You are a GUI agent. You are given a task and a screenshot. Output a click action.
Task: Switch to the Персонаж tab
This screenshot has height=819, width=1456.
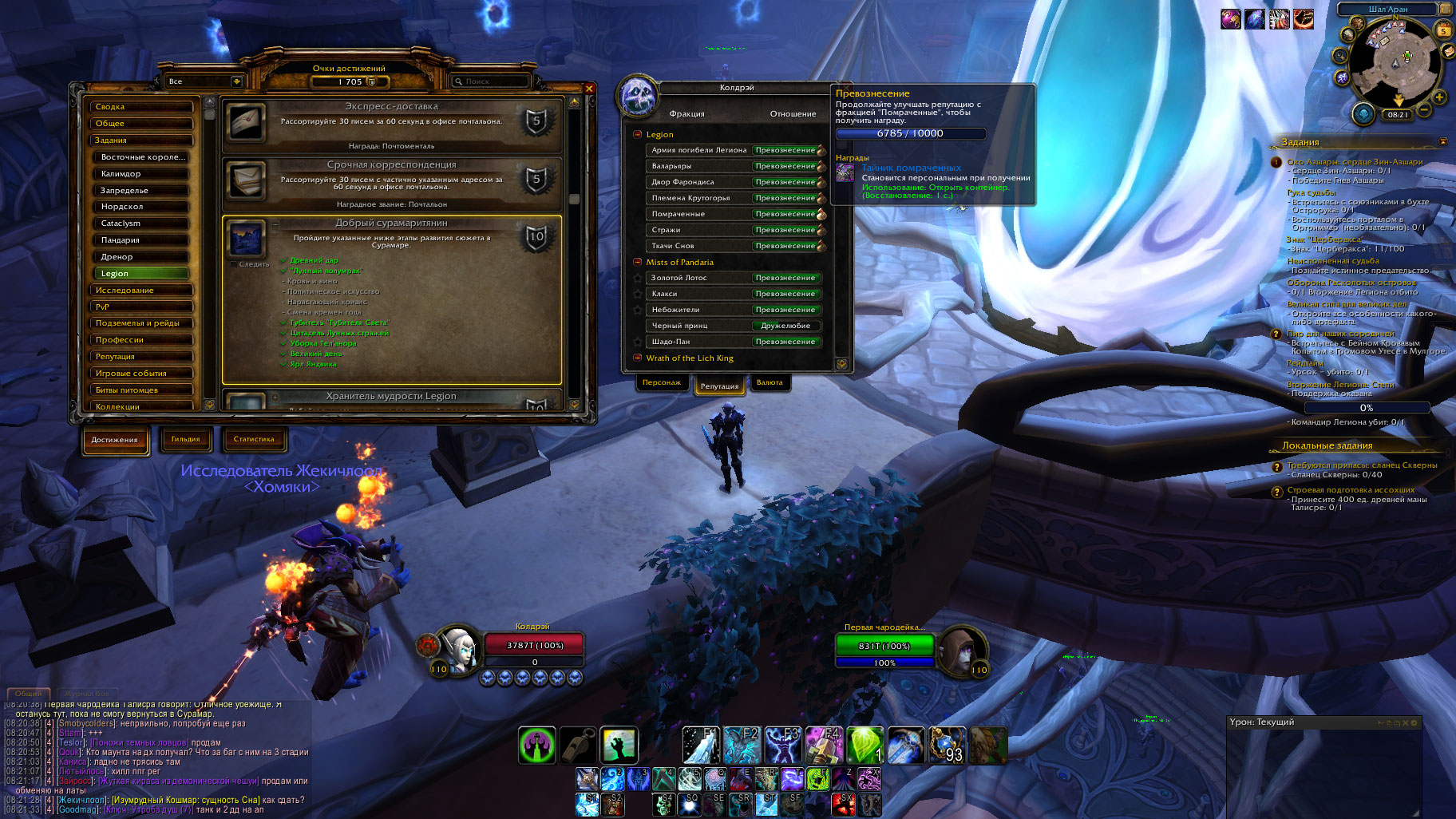click(662, 383)
